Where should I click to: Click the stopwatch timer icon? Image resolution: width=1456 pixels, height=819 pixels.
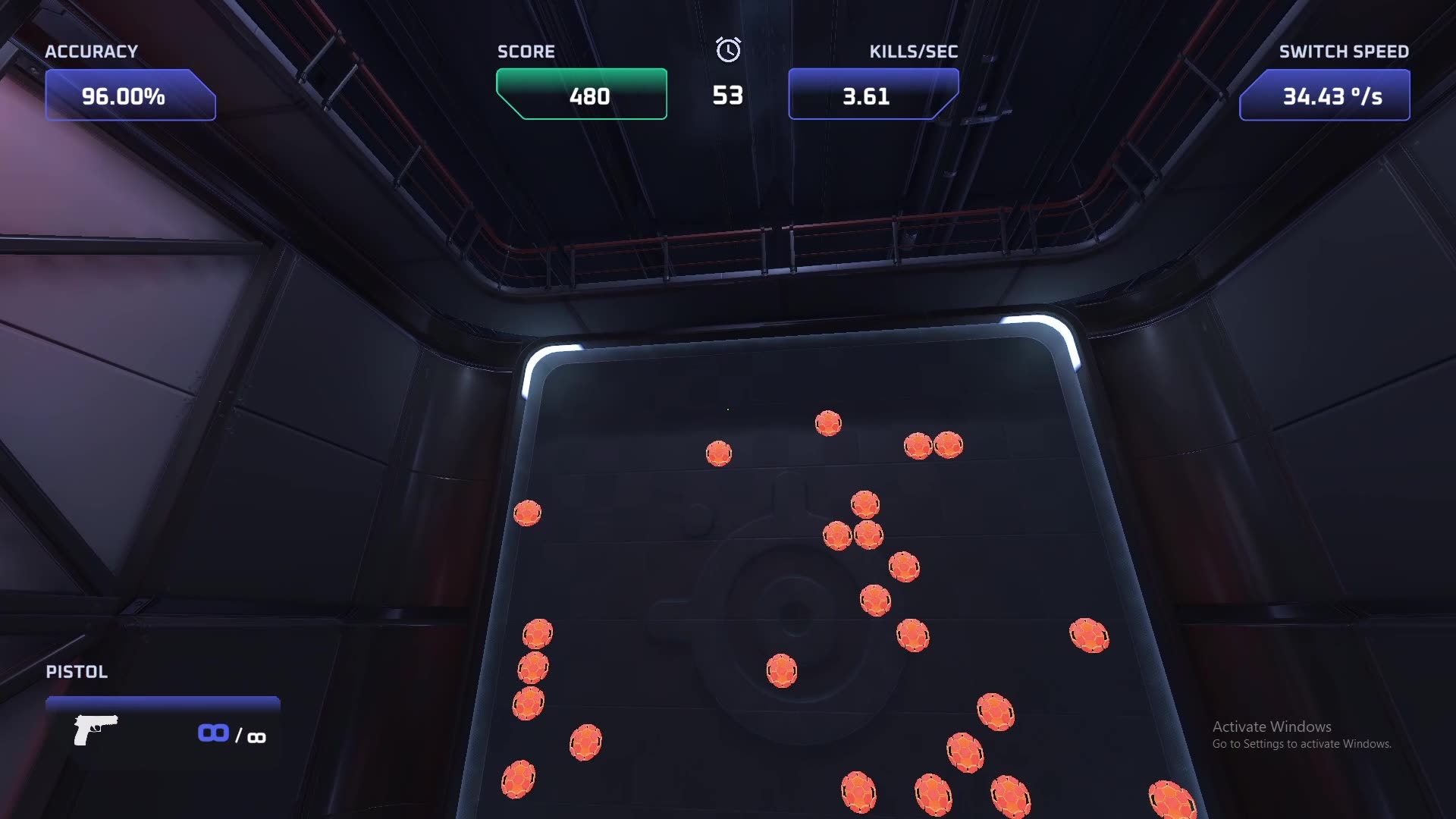click(x=727, y=52)
